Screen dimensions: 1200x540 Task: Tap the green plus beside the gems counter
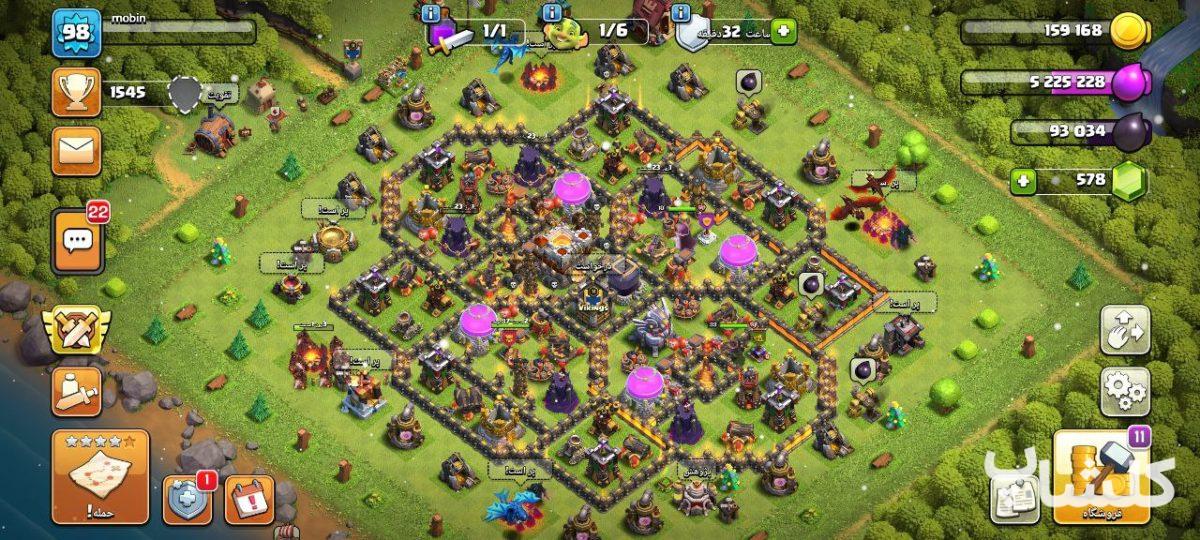click(x=1022, y=181)
